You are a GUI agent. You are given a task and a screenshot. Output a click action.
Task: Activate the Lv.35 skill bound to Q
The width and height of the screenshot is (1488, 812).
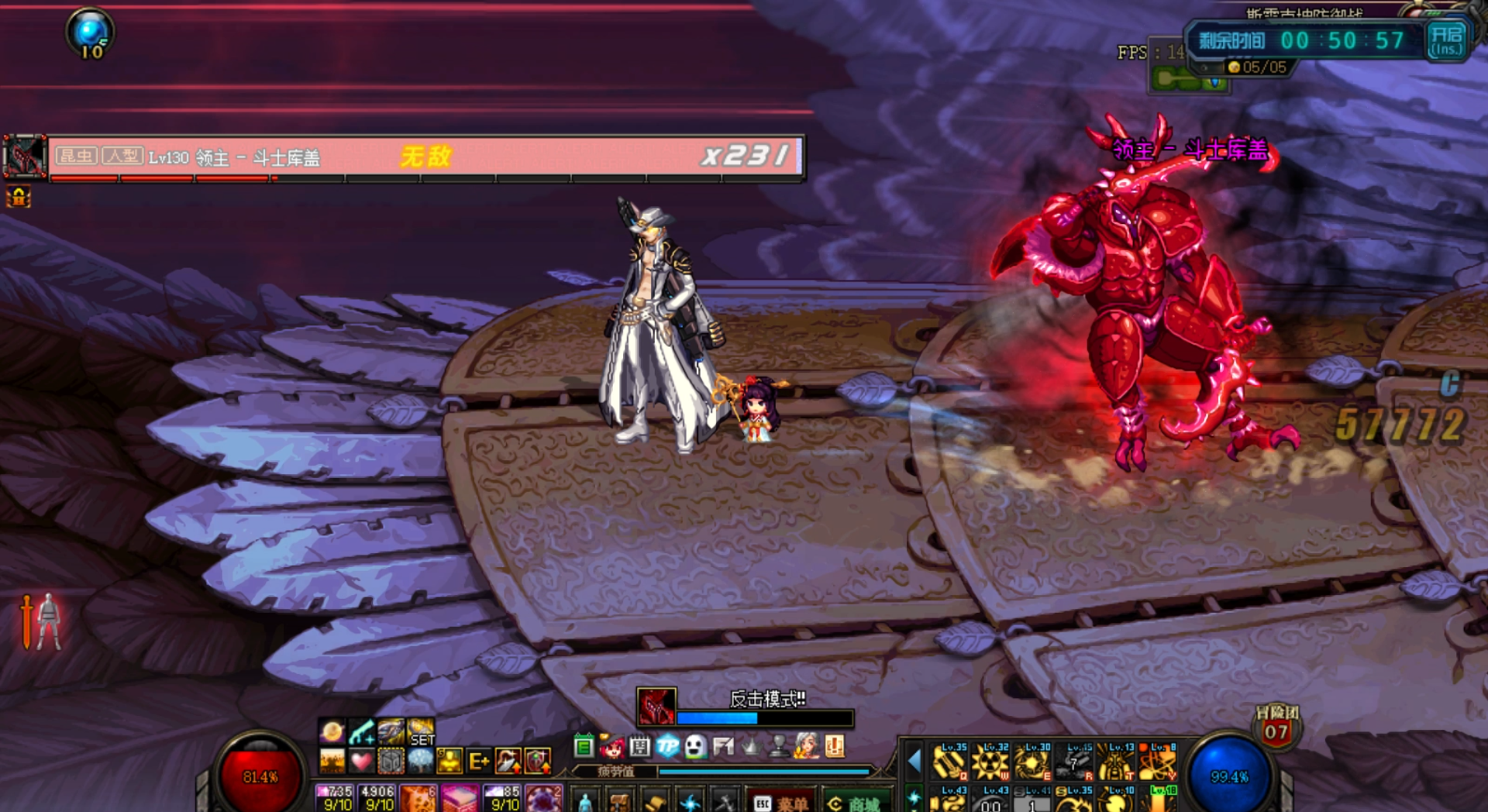[x=950, y=761]
